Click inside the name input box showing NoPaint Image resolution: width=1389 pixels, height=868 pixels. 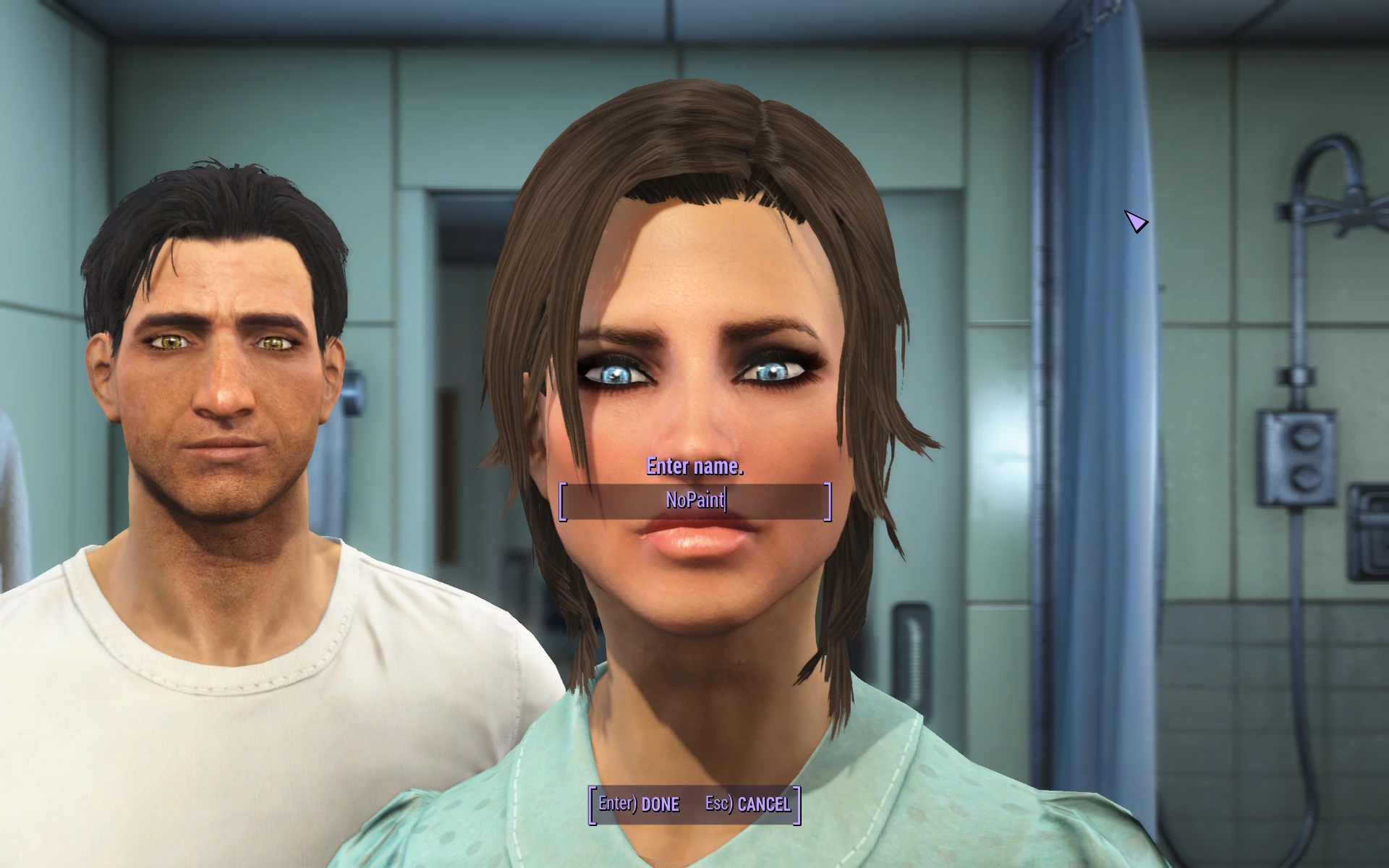697,501
